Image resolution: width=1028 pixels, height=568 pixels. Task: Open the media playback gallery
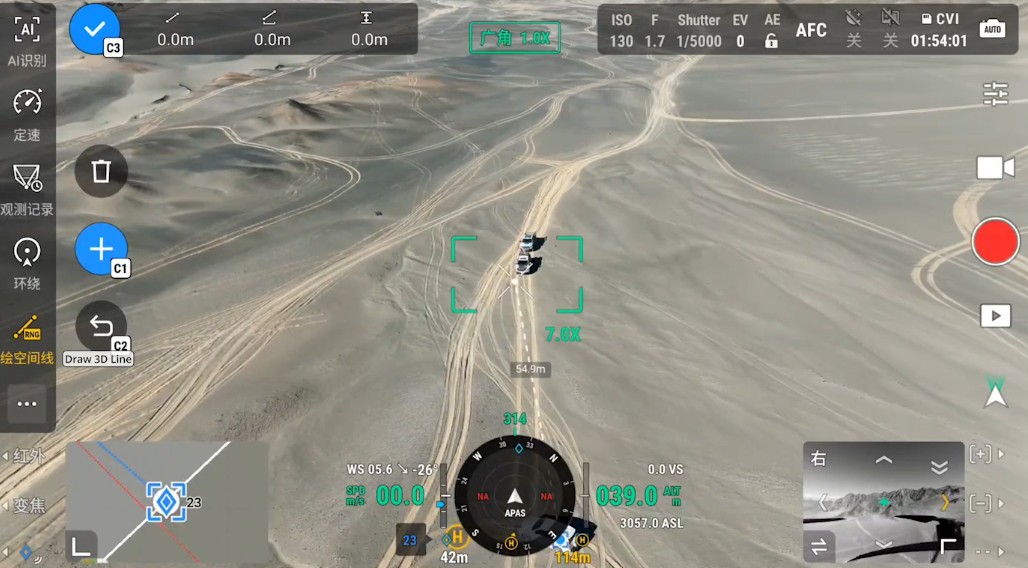click(x=996, y=316)
